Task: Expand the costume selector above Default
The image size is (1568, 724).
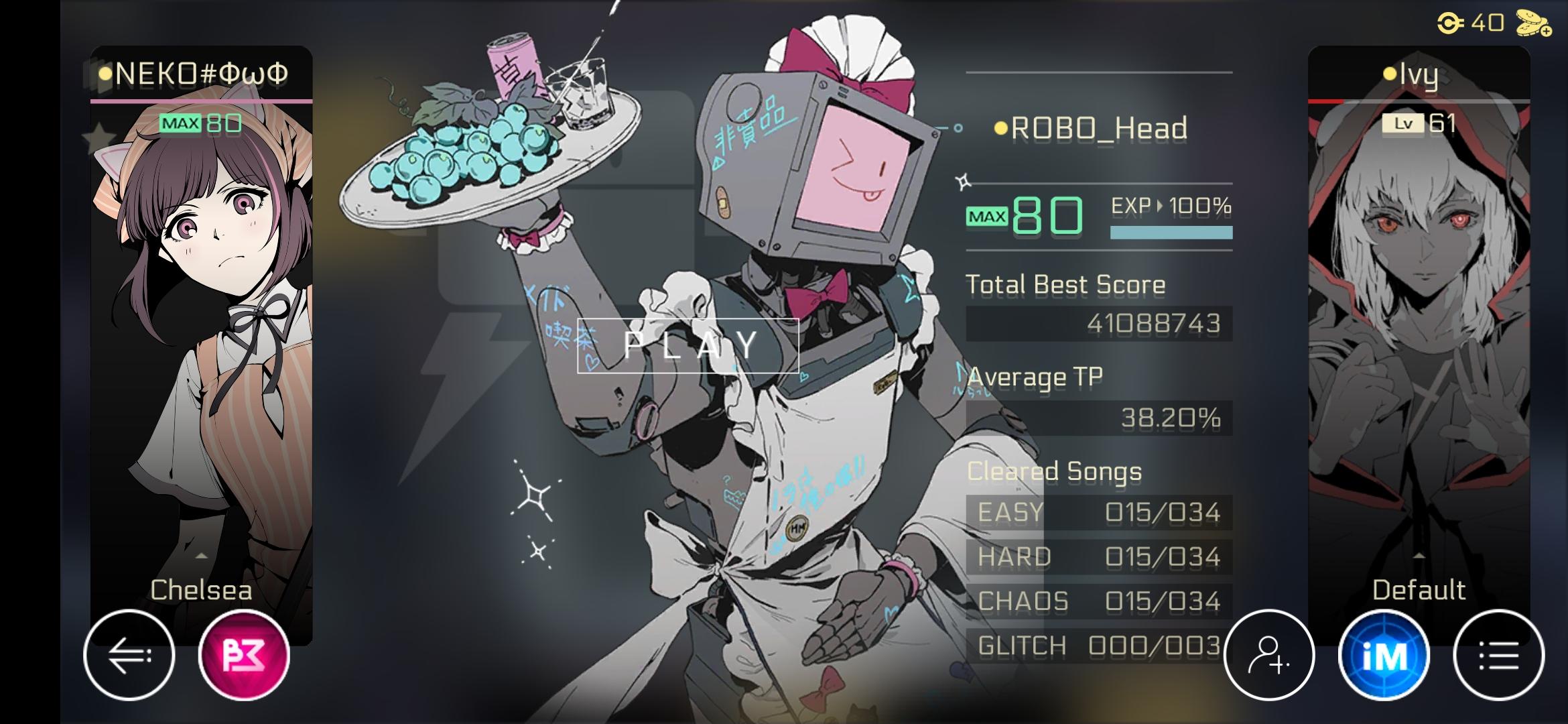Action: pyautogui.click(x=1419, y=554)
